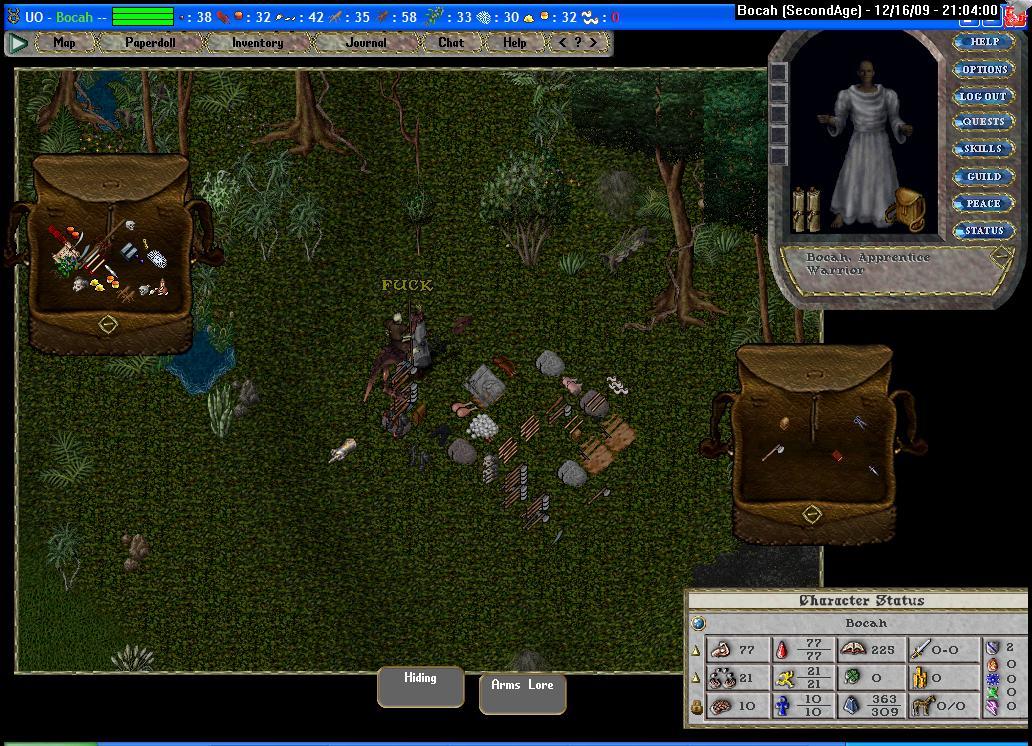The width and height of the screenshot is (1032, 746).
Task: Open the Chat menu entry
Action: tap(451, 43)
